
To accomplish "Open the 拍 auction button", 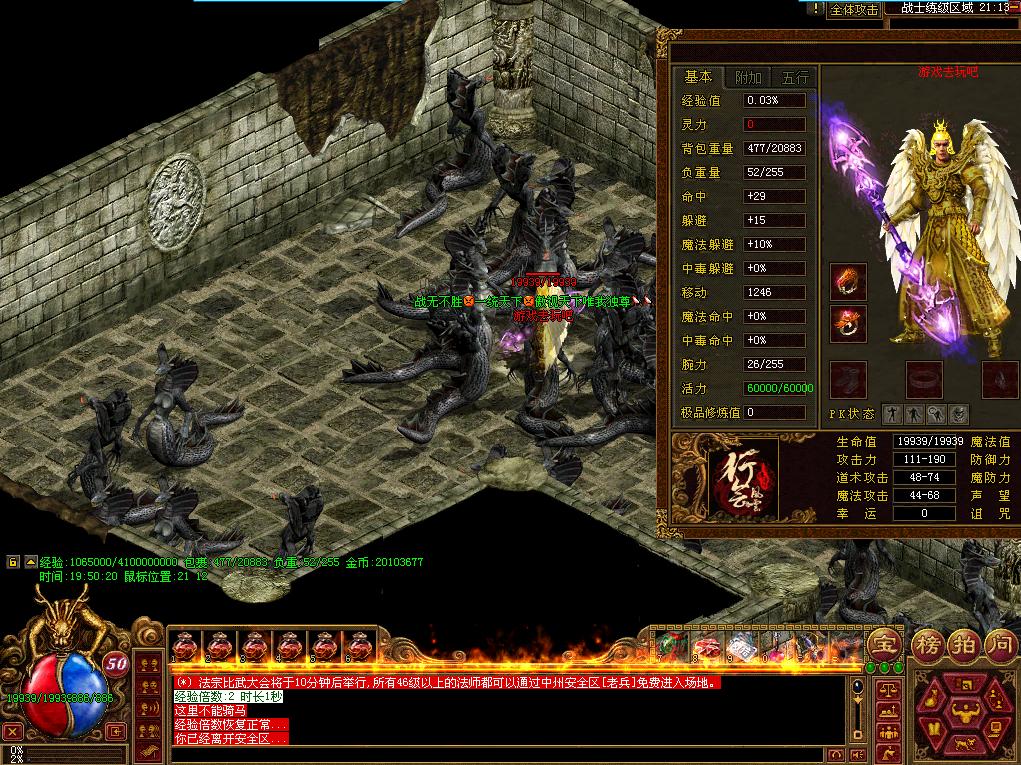I will 962,643.
